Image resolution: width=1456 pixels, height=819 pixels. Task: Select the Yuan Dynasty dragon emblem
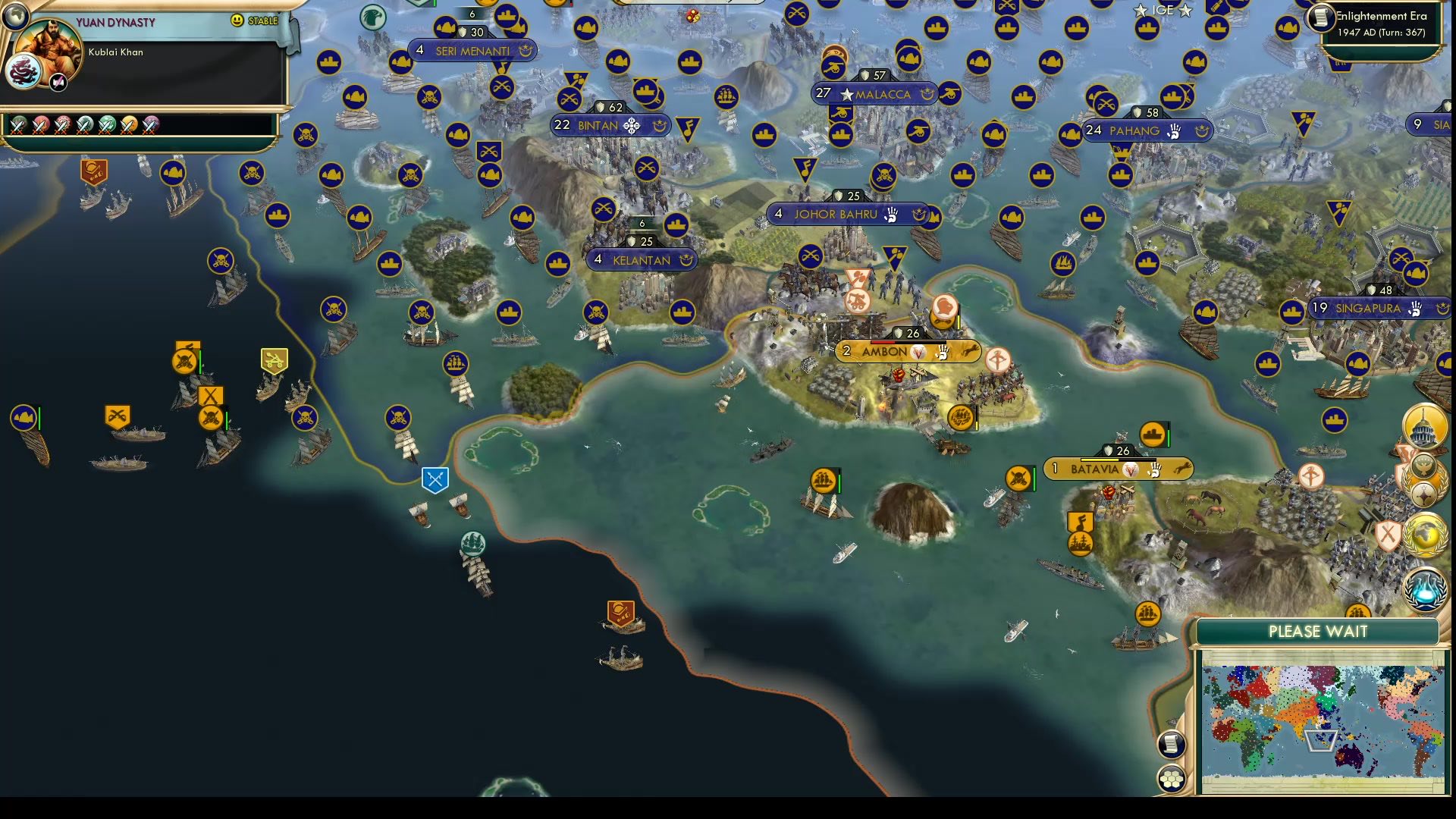[25, 73]
